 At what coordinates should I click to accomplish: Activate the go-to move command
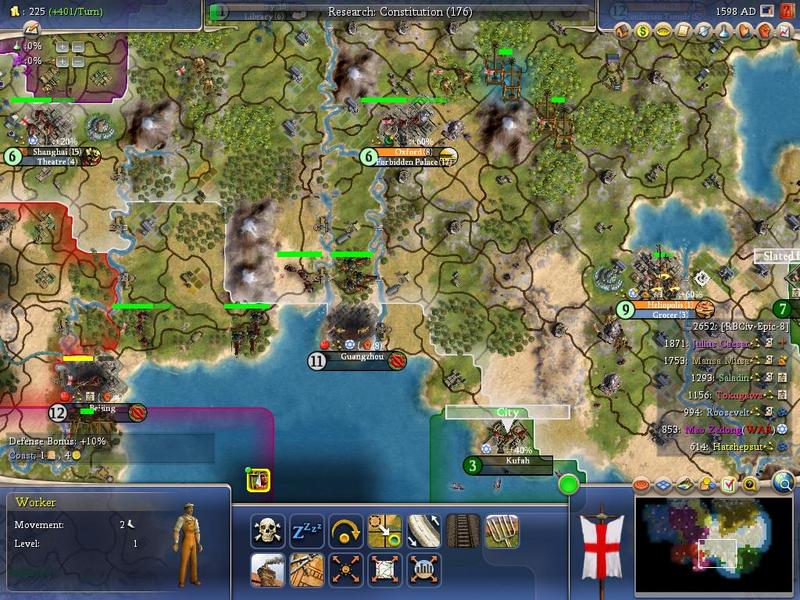pyautogui.click(x=383, y=531)
